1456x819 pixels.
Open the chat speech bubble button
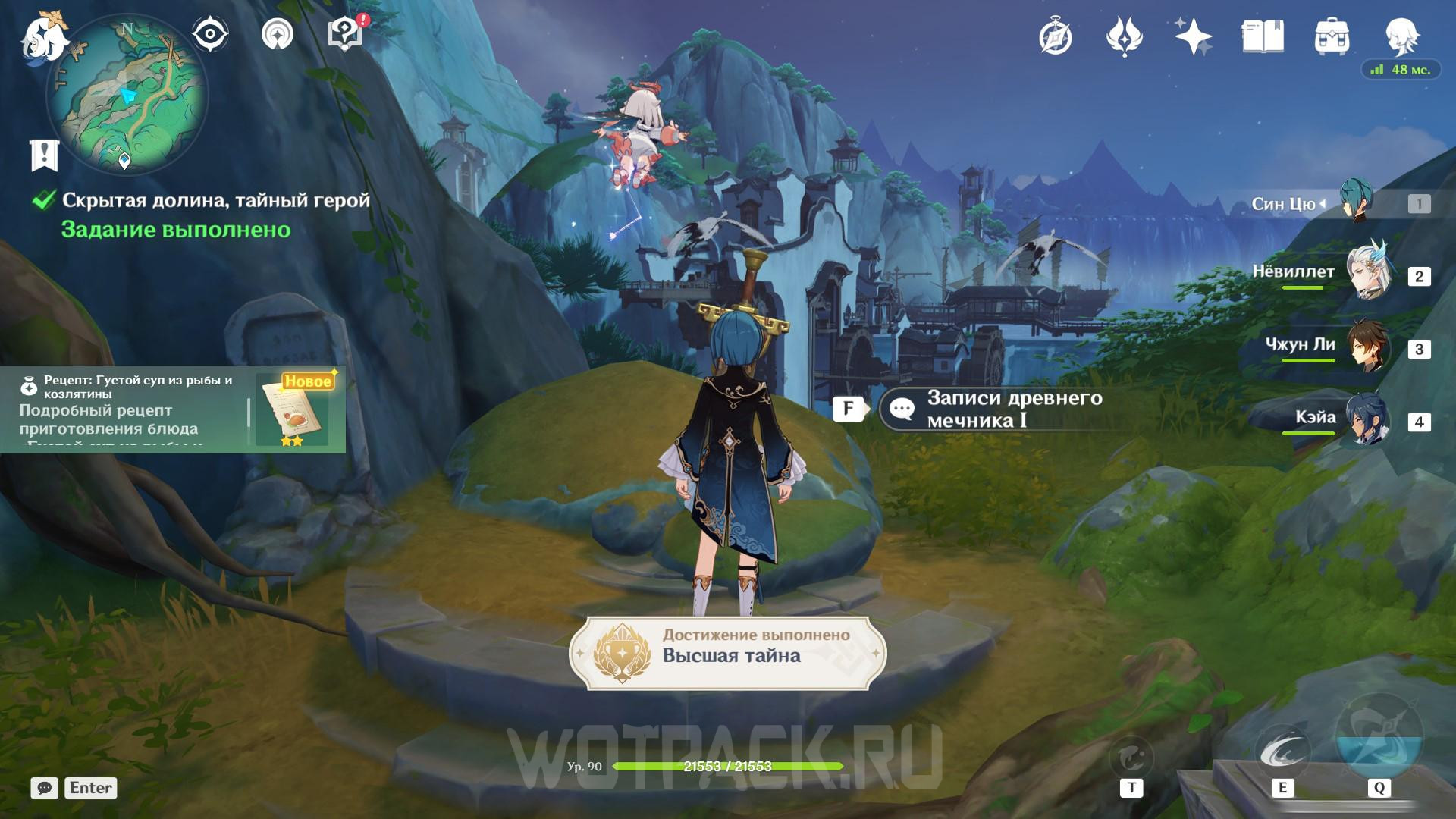coord(44,788)
